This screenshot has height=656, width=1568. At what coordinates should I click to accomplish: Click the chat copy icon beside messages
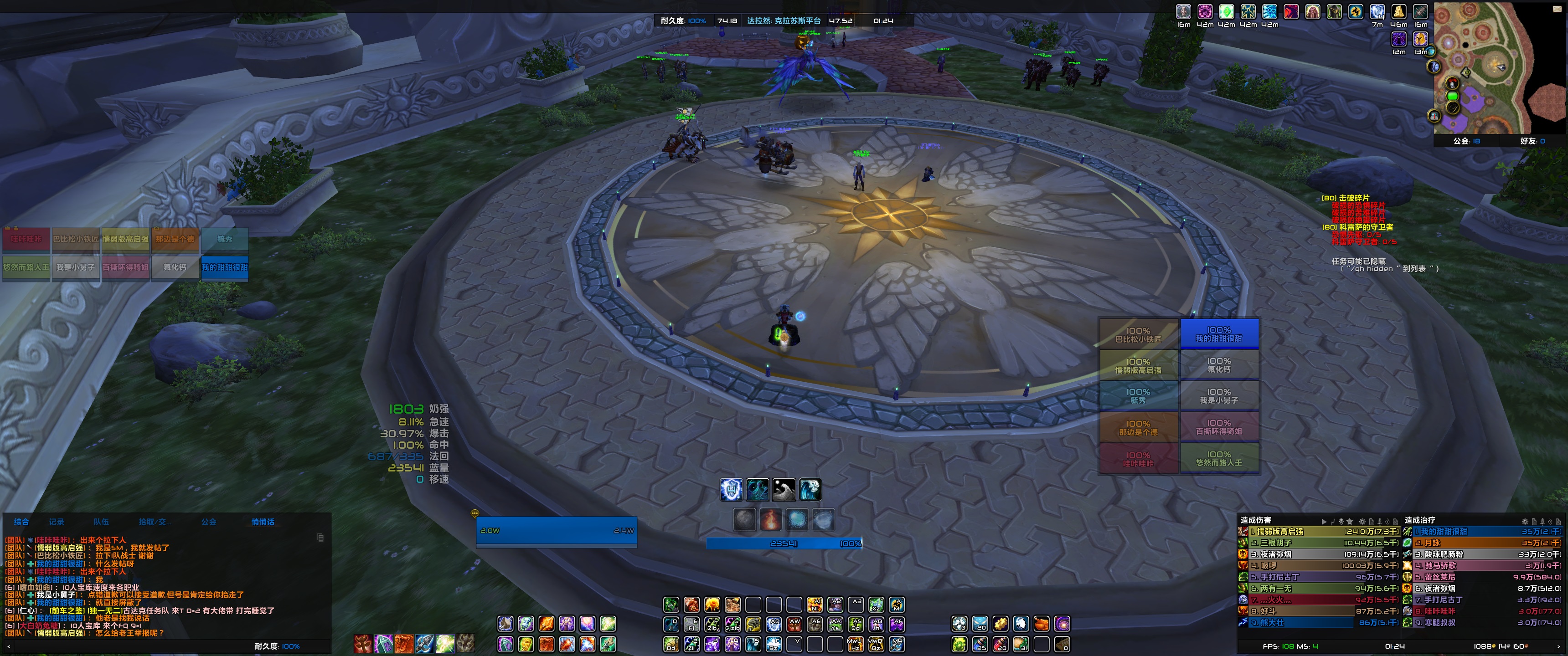pyautogui.click(x=321, y=538)
